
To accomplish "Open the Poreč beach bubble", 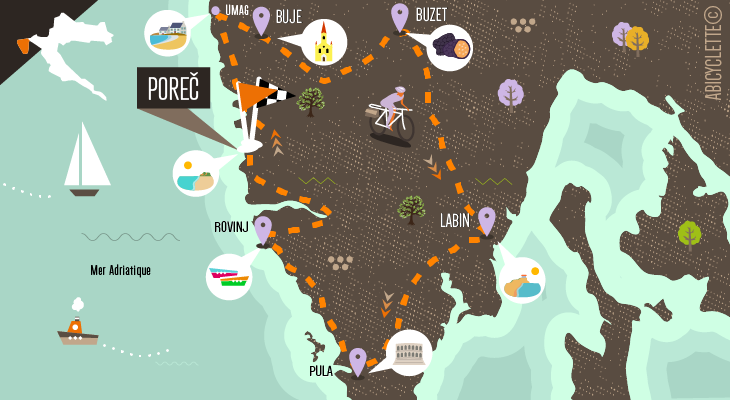I will (x=196, y=173).
